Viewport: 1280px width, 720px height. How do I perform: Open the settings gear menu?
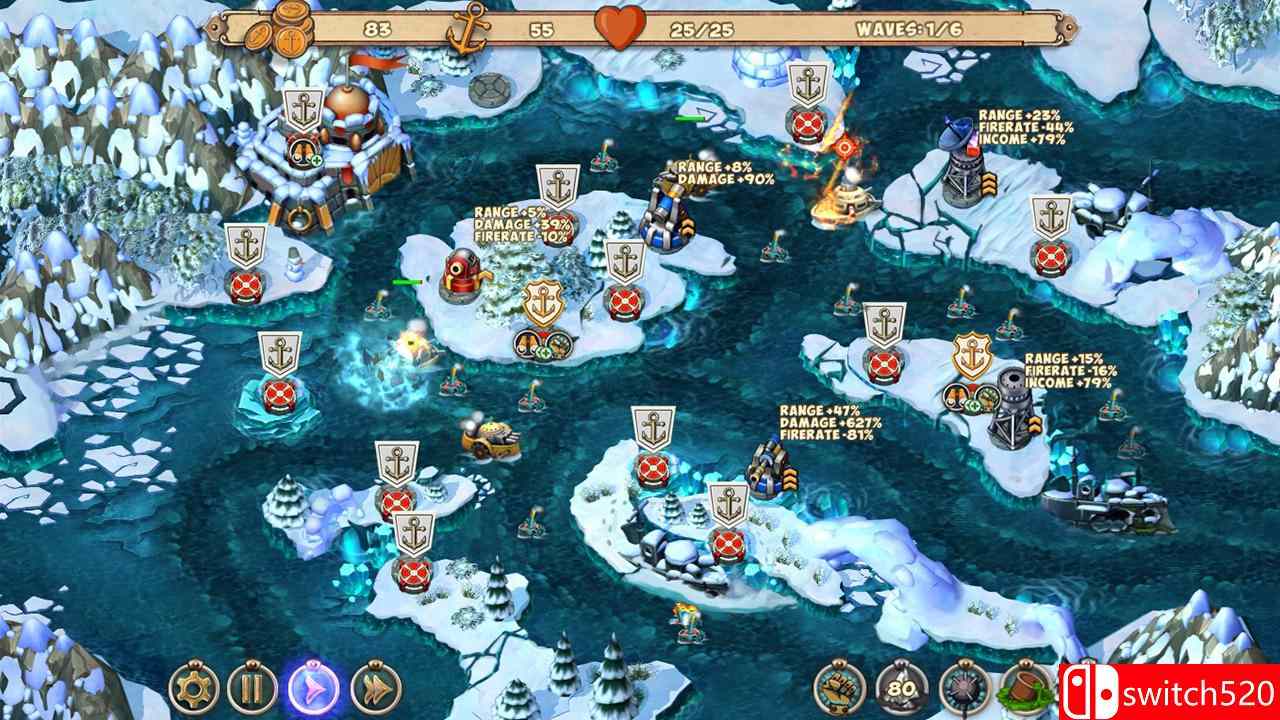tap(195, 691)
